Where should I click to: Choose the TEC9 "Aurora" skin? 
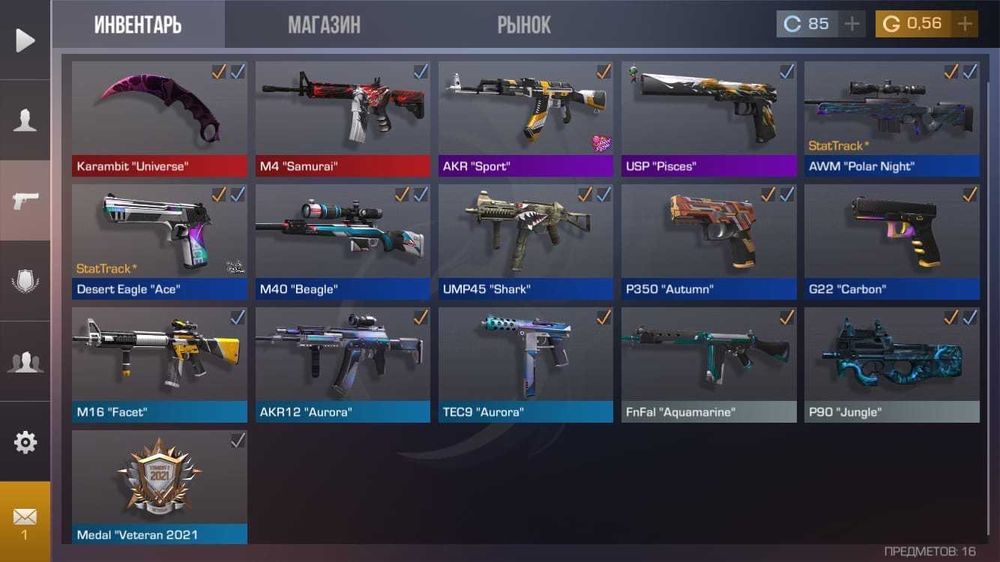[x=525, y=364]
